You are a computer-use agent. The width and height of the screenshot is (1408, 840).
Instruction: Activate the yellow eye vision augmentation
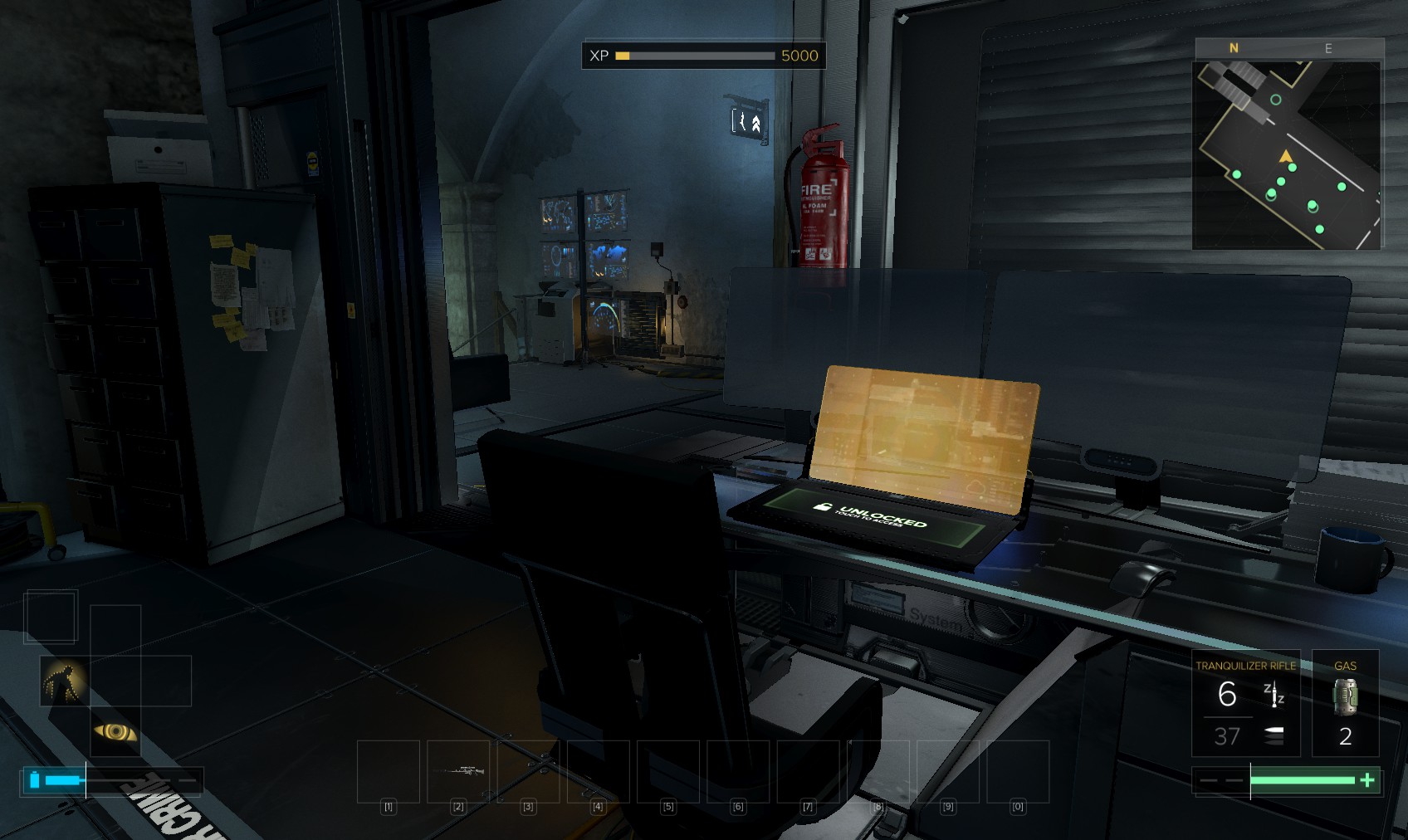coord(115,731)
